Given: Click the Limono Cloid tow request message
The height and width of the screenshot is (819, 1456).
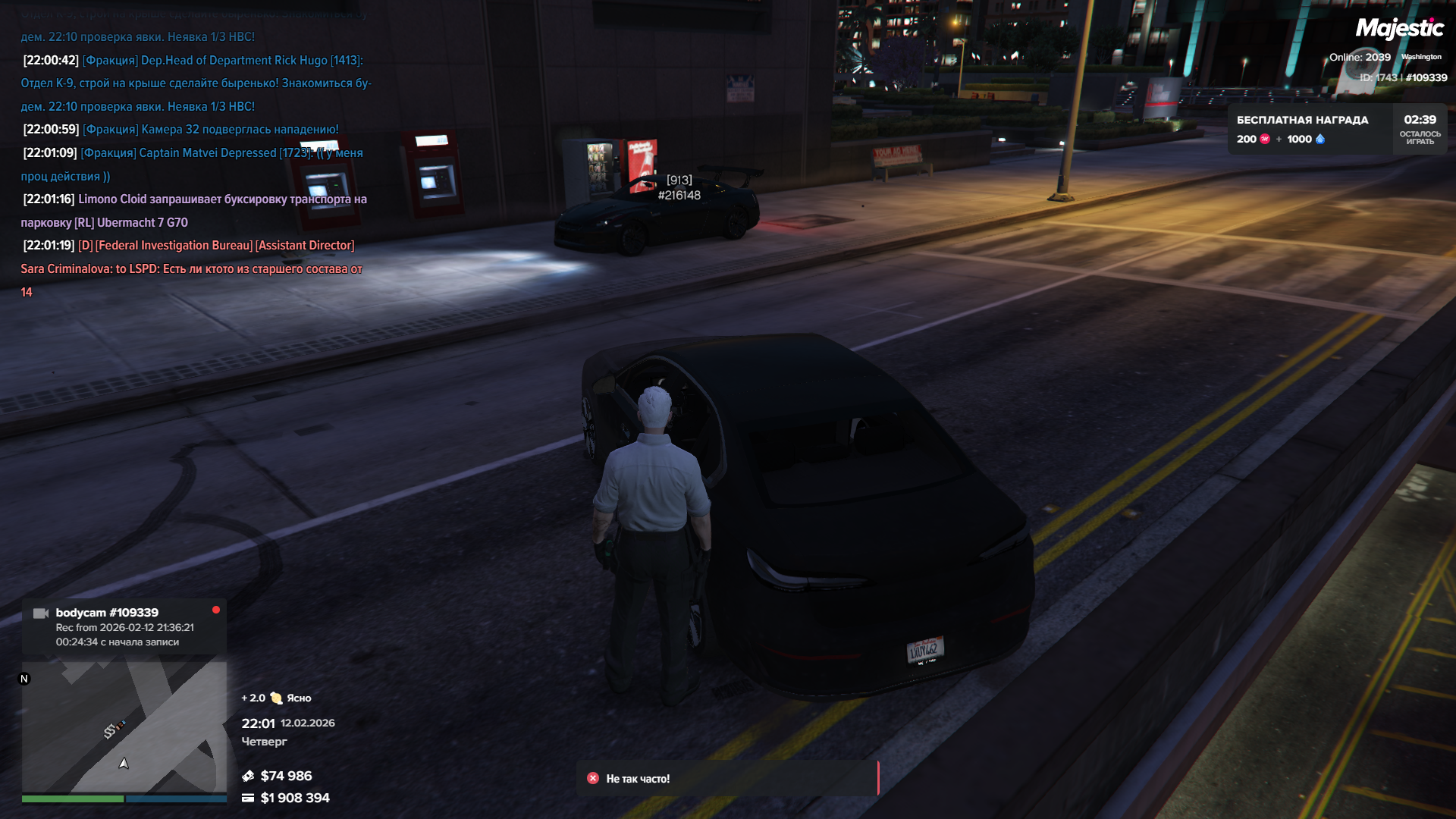Looking at the screenshot, I should (194, 211).
